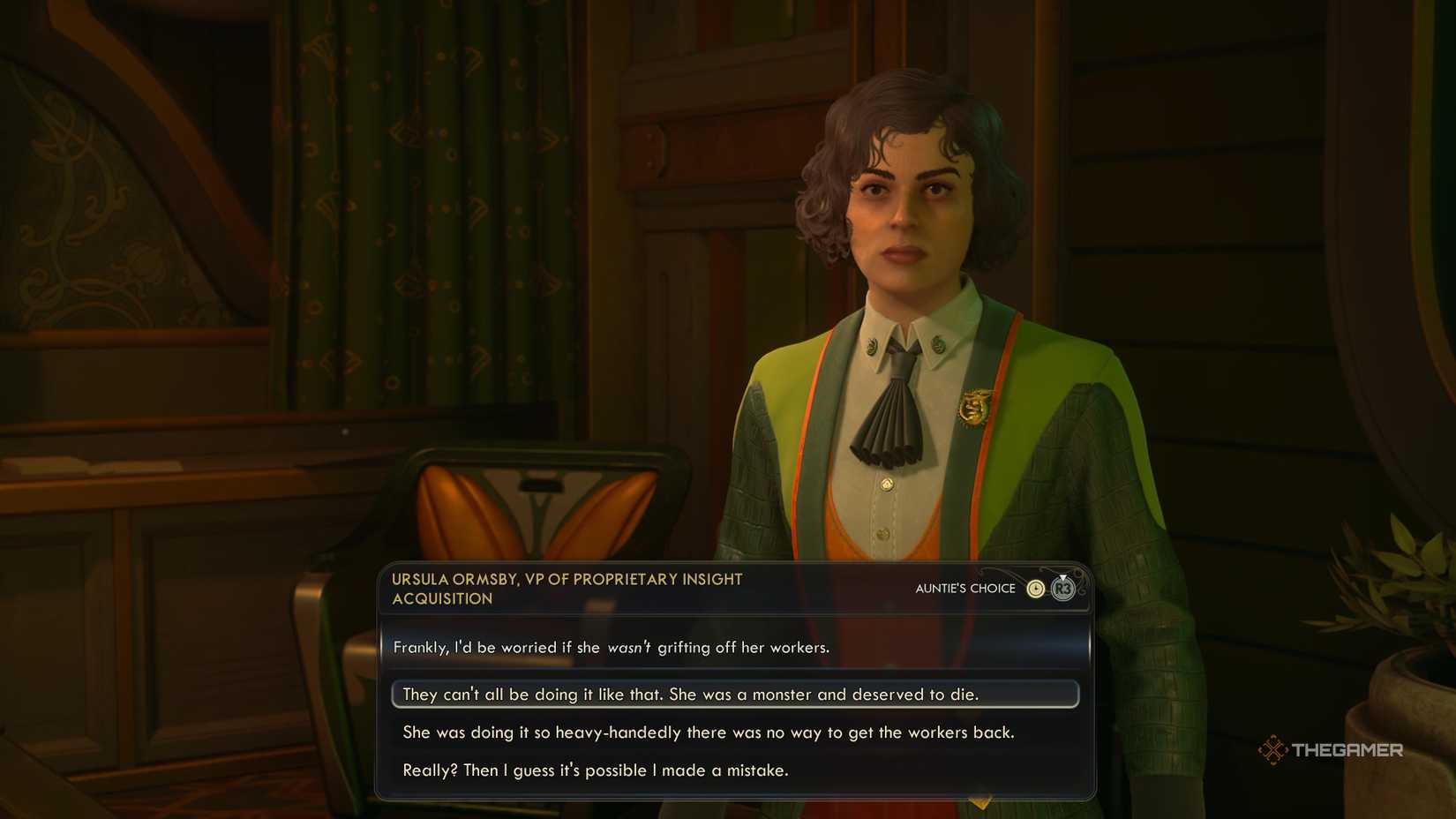
Task: Click the italicized word 'wasn't' in the dialogue
Action: tap(629, 647)
